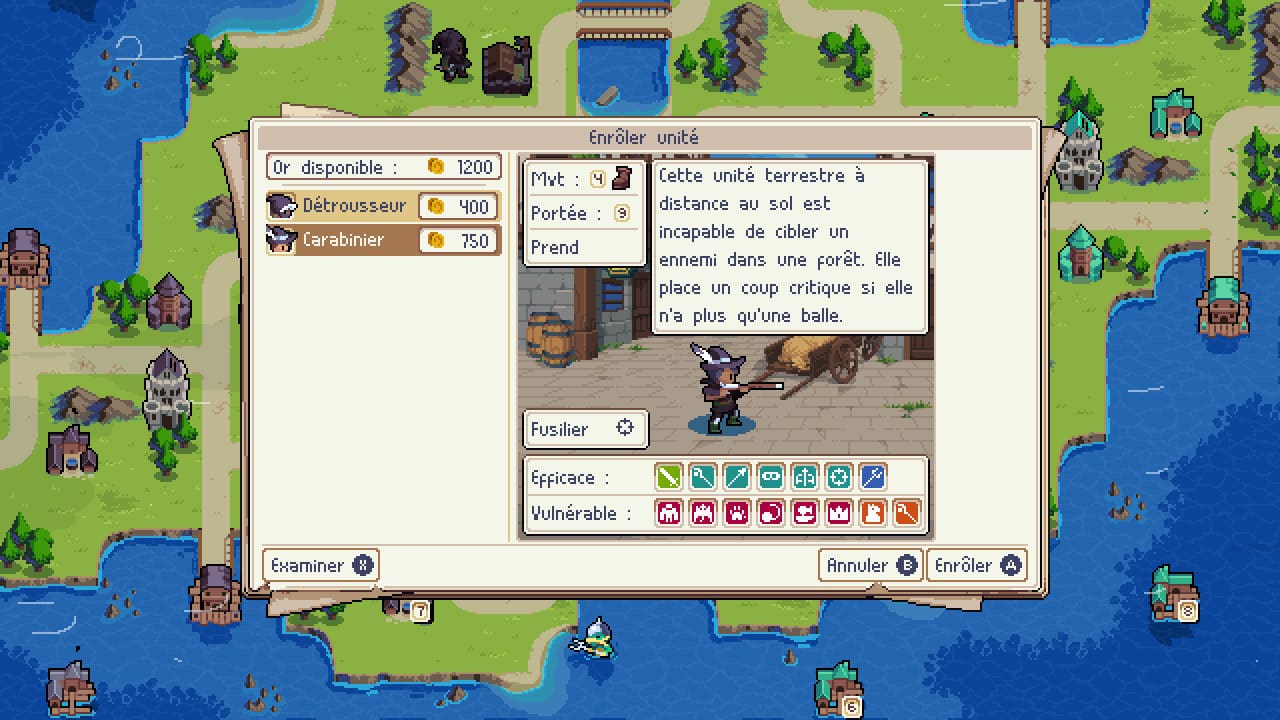The image size is (1280, 720).
Task: Select the paw vulnerability icon
Action: [x=738, y=513]
